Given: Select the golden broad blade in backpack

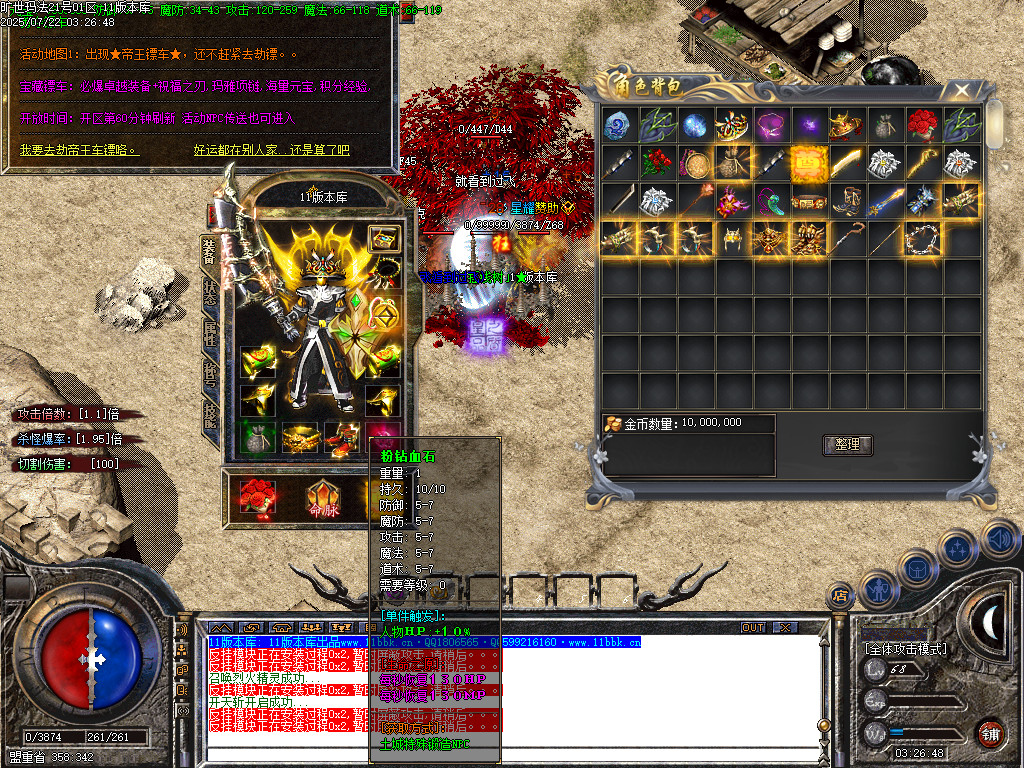Looking at the screenshot, I should click(846, 162).
